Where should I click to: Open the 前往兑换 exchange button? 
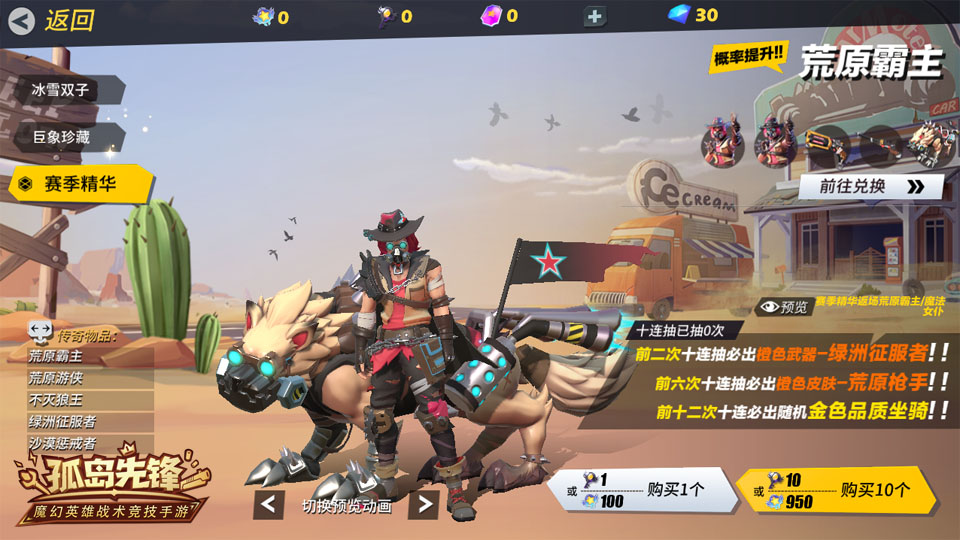[x=870, y=186]
